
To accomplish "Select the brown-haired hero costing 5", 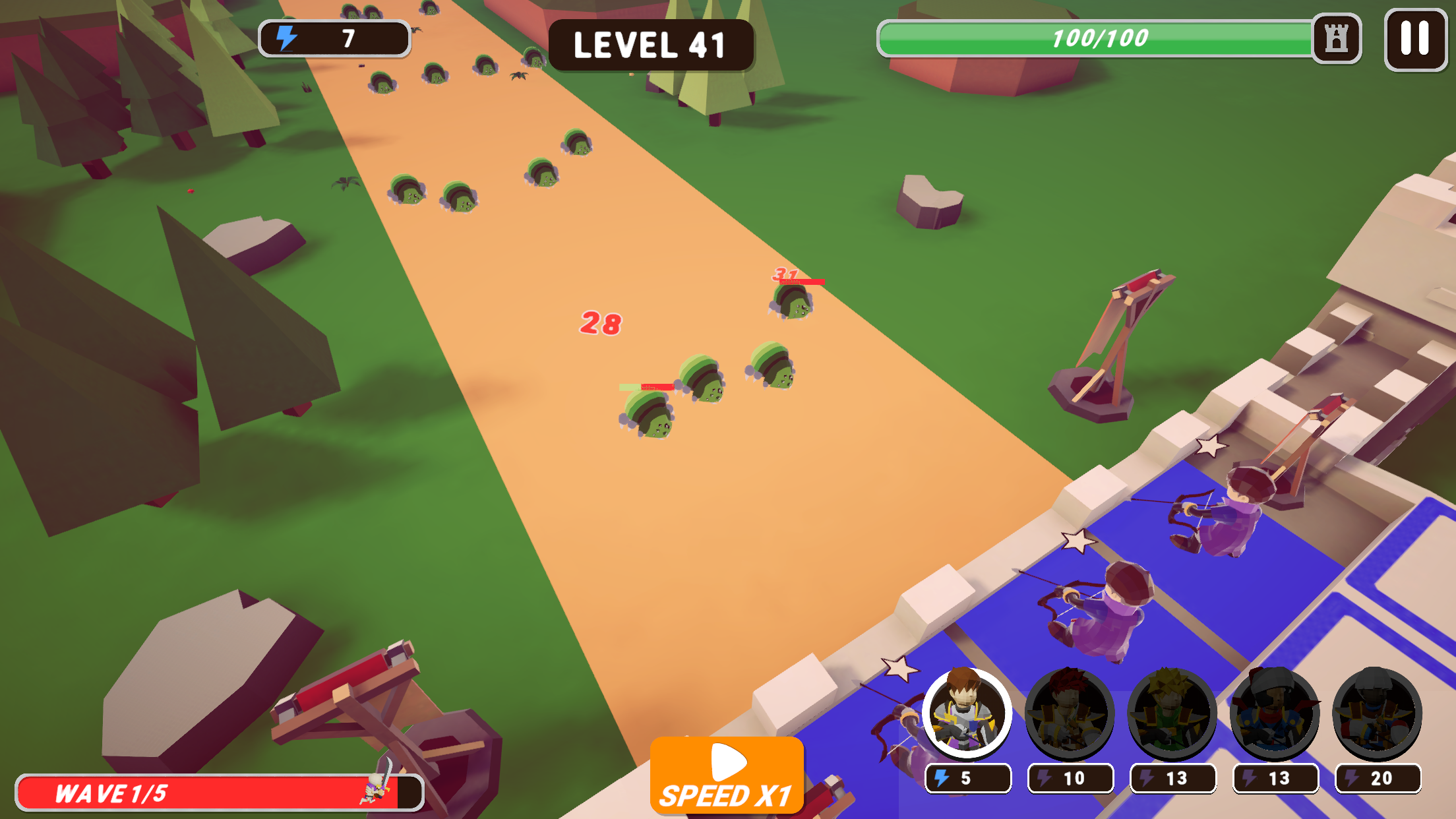I will point(967,713).
